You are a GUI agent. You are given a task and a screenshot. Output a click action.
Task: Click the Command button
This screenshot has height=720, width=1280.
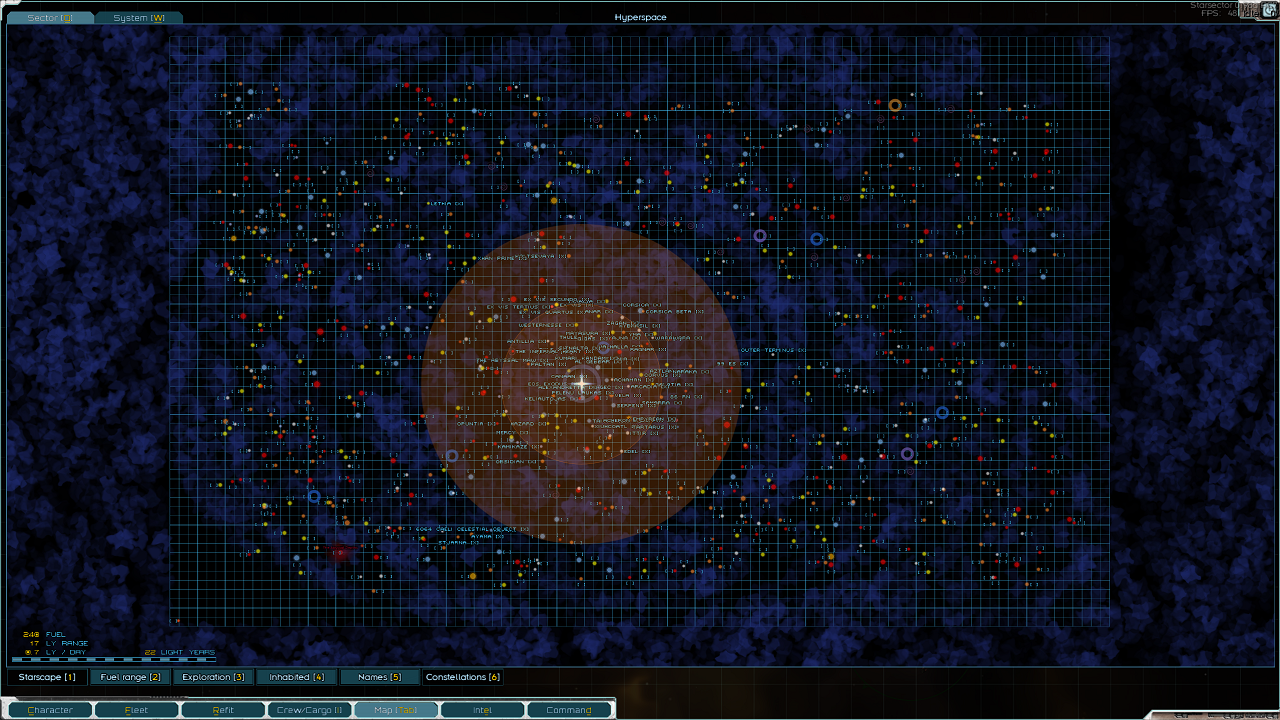click(x=570, y=710)
